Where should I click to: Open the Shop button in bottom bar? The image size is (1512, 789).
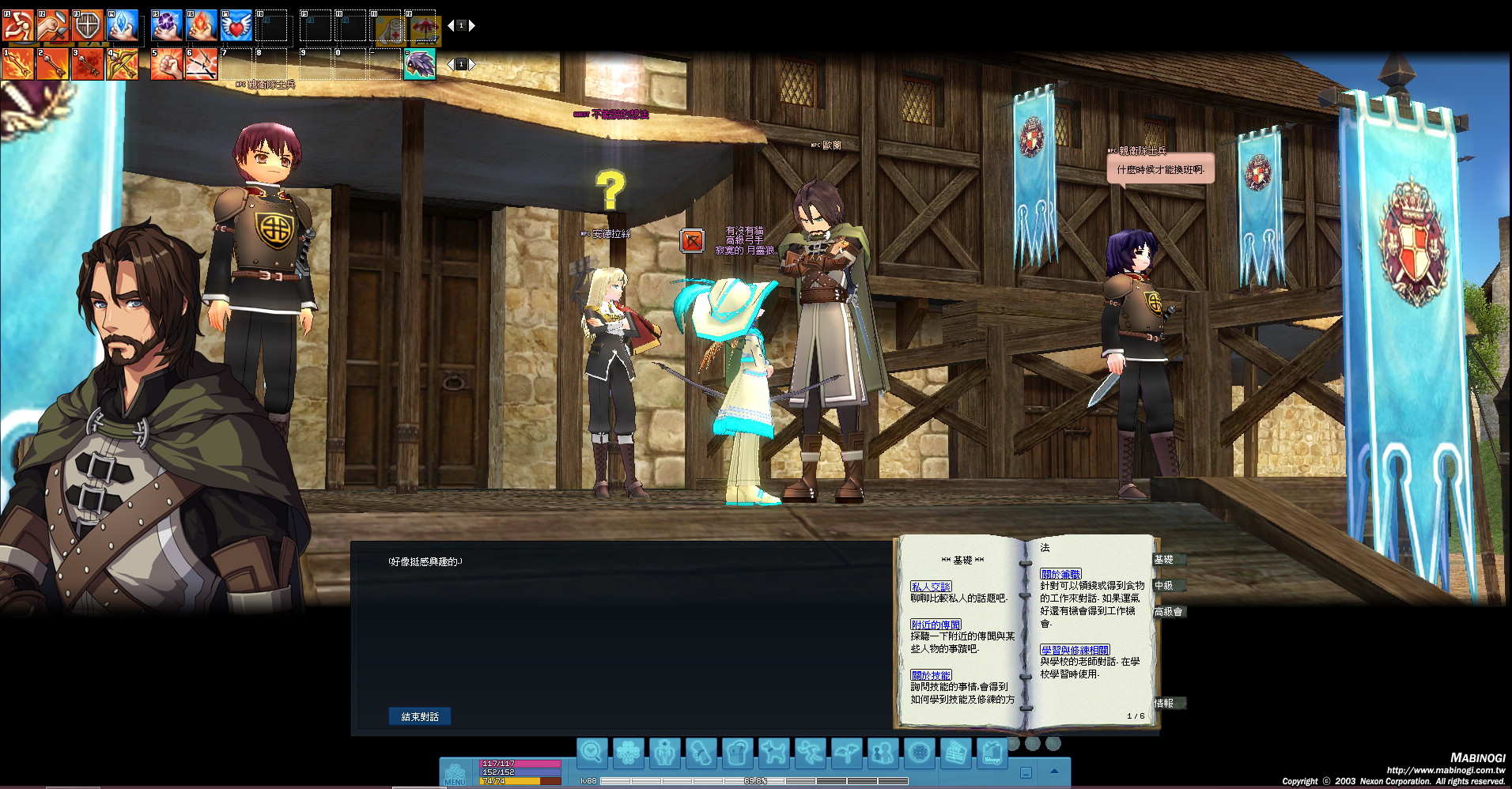[x=992, y=753]
